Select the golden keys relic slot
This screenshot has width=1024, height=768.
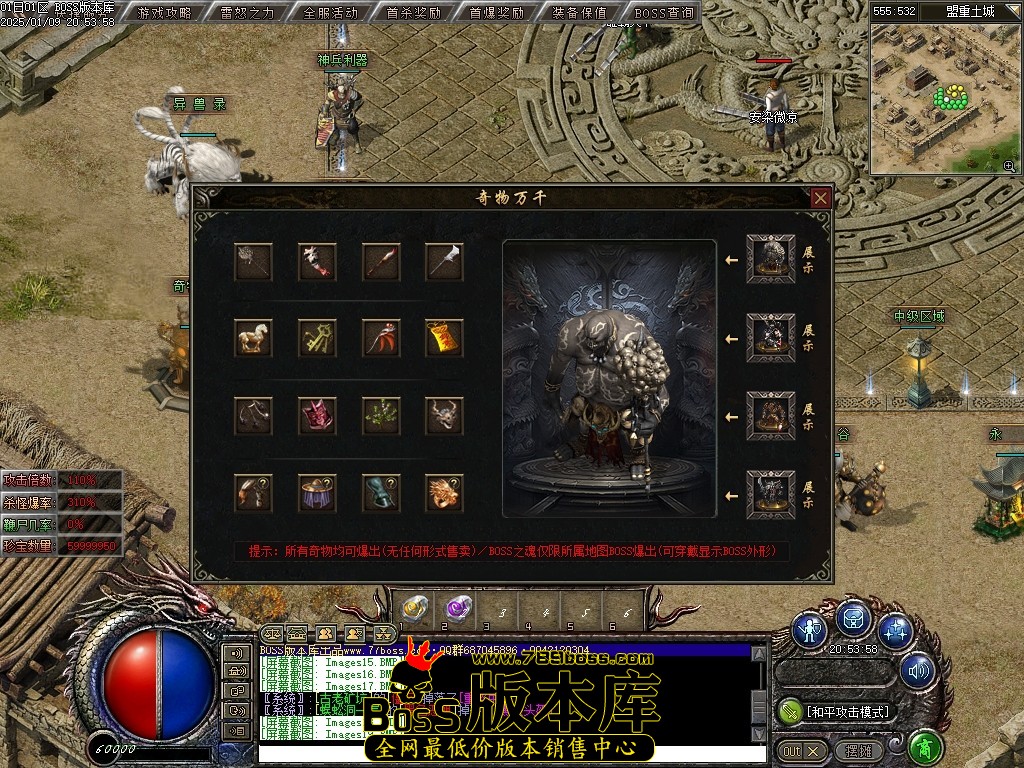pos(317,337)
